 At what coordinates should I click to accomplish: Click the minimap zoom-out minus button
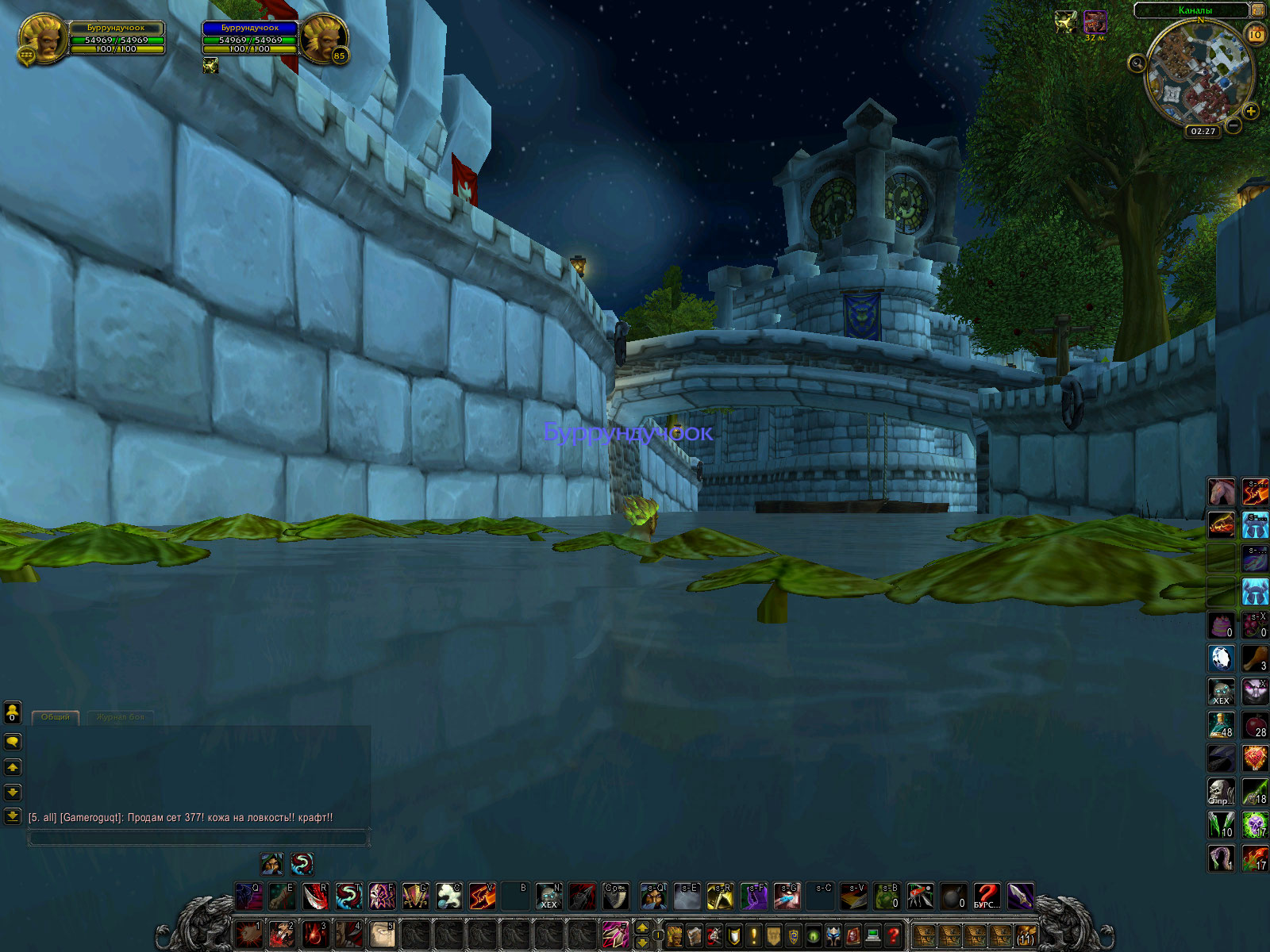(x=1233, y=125)
